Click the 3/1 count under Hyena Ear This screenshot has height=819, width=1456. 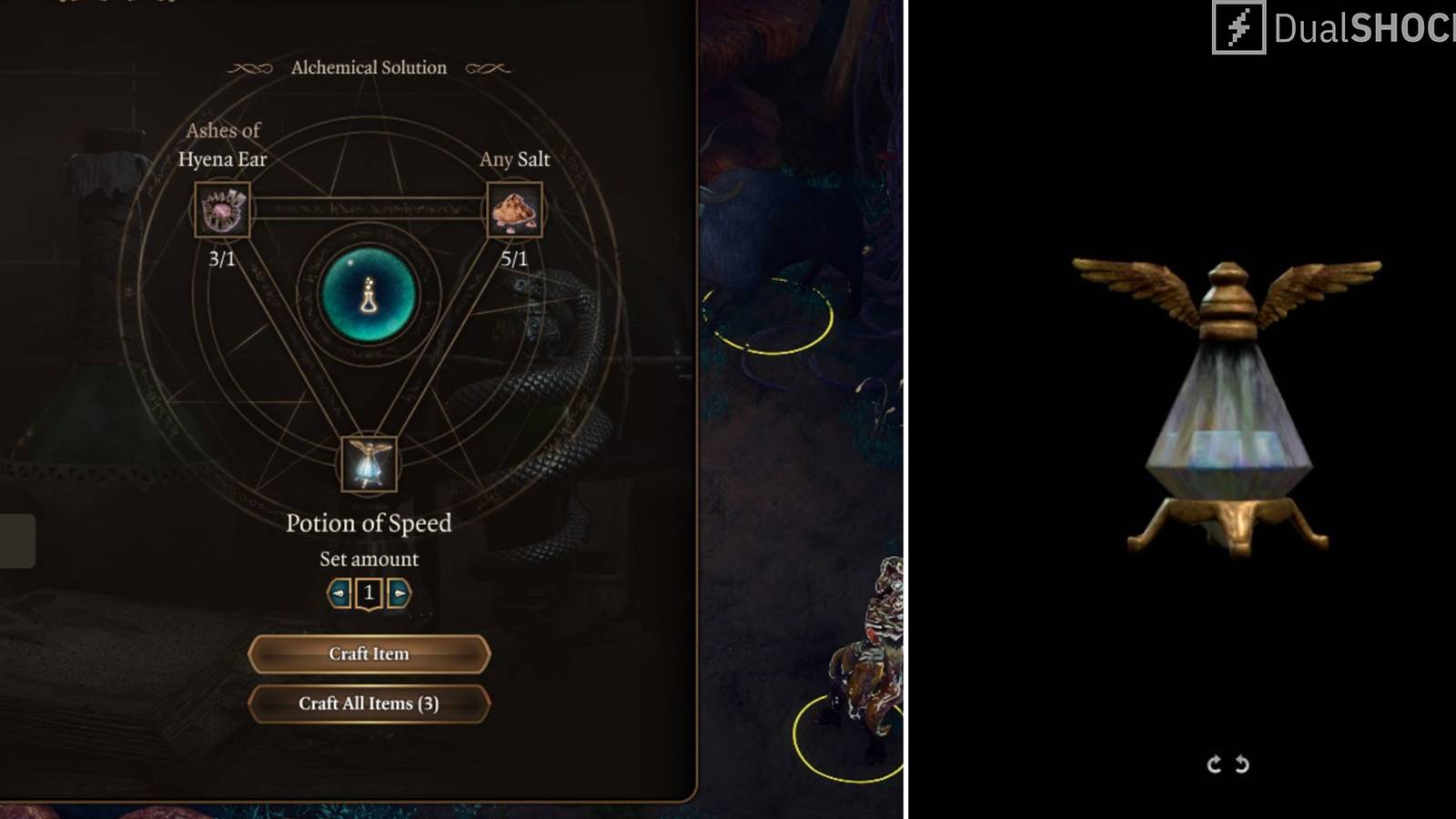click(x=220, y=258)
